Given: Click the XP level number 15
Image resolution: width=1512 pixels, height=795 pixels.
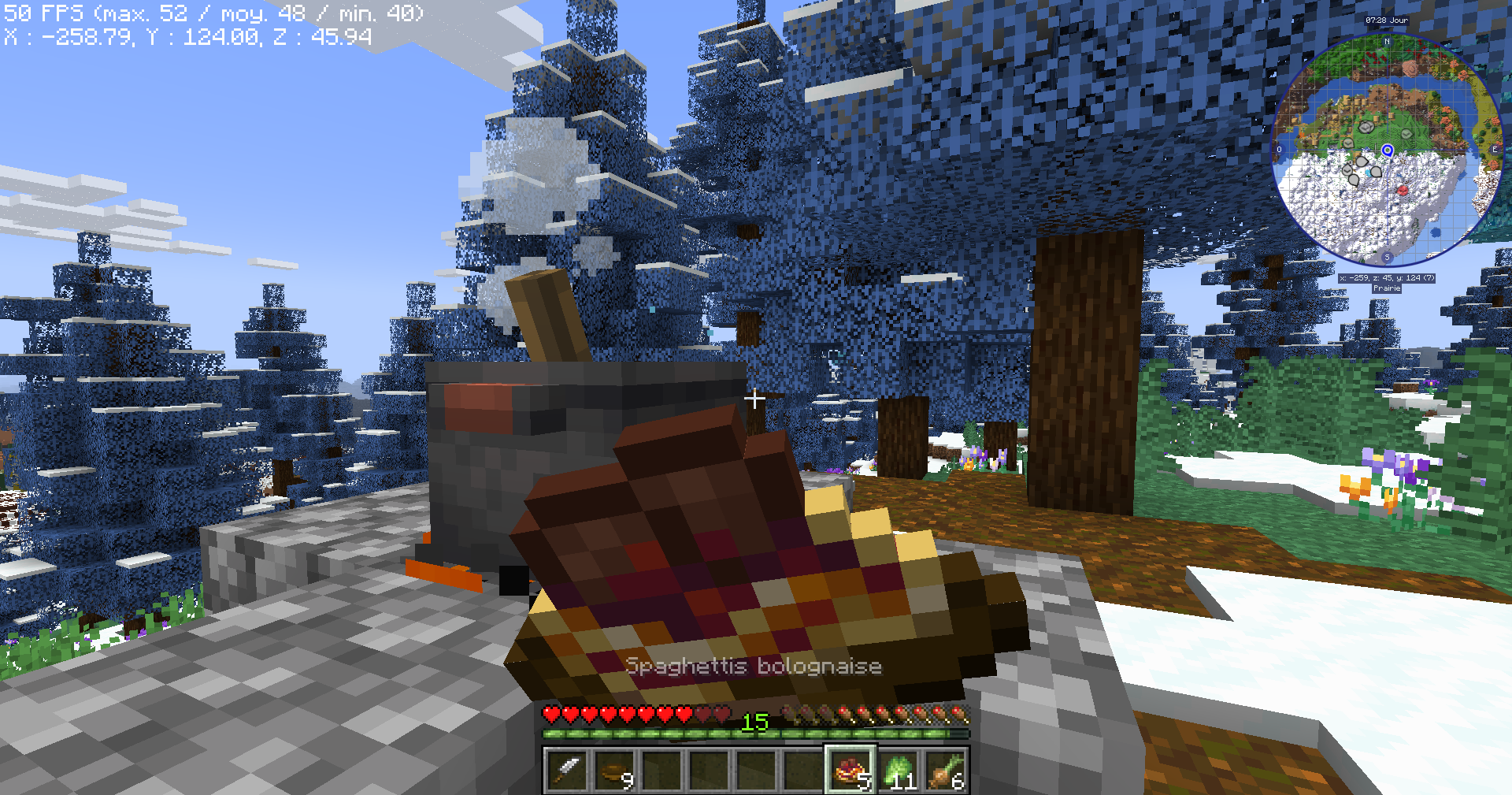Looking at the screenshot, I should tap(754, 722).
